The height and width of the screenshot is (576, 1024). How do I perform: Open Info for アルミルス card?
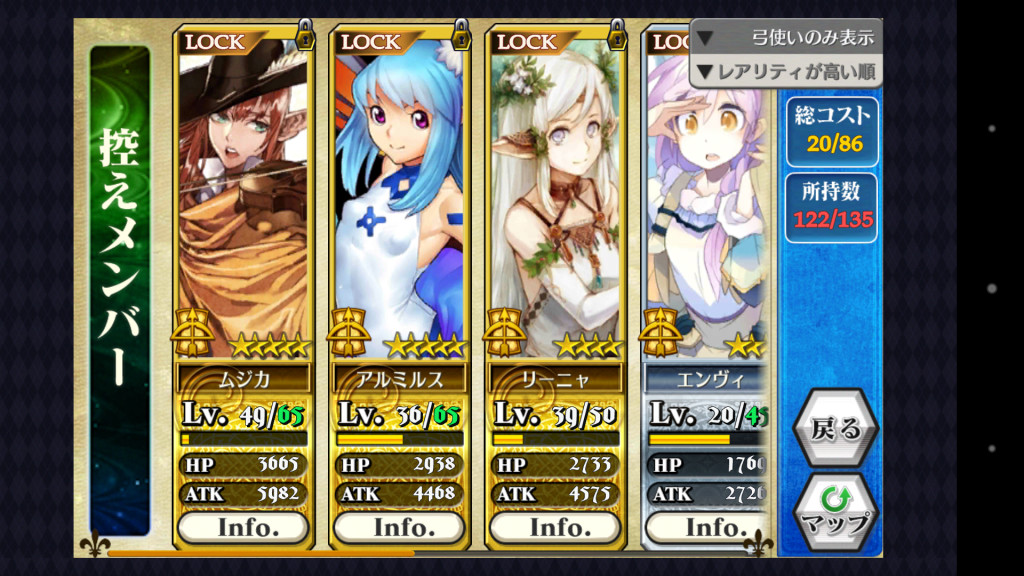(399, 527)
